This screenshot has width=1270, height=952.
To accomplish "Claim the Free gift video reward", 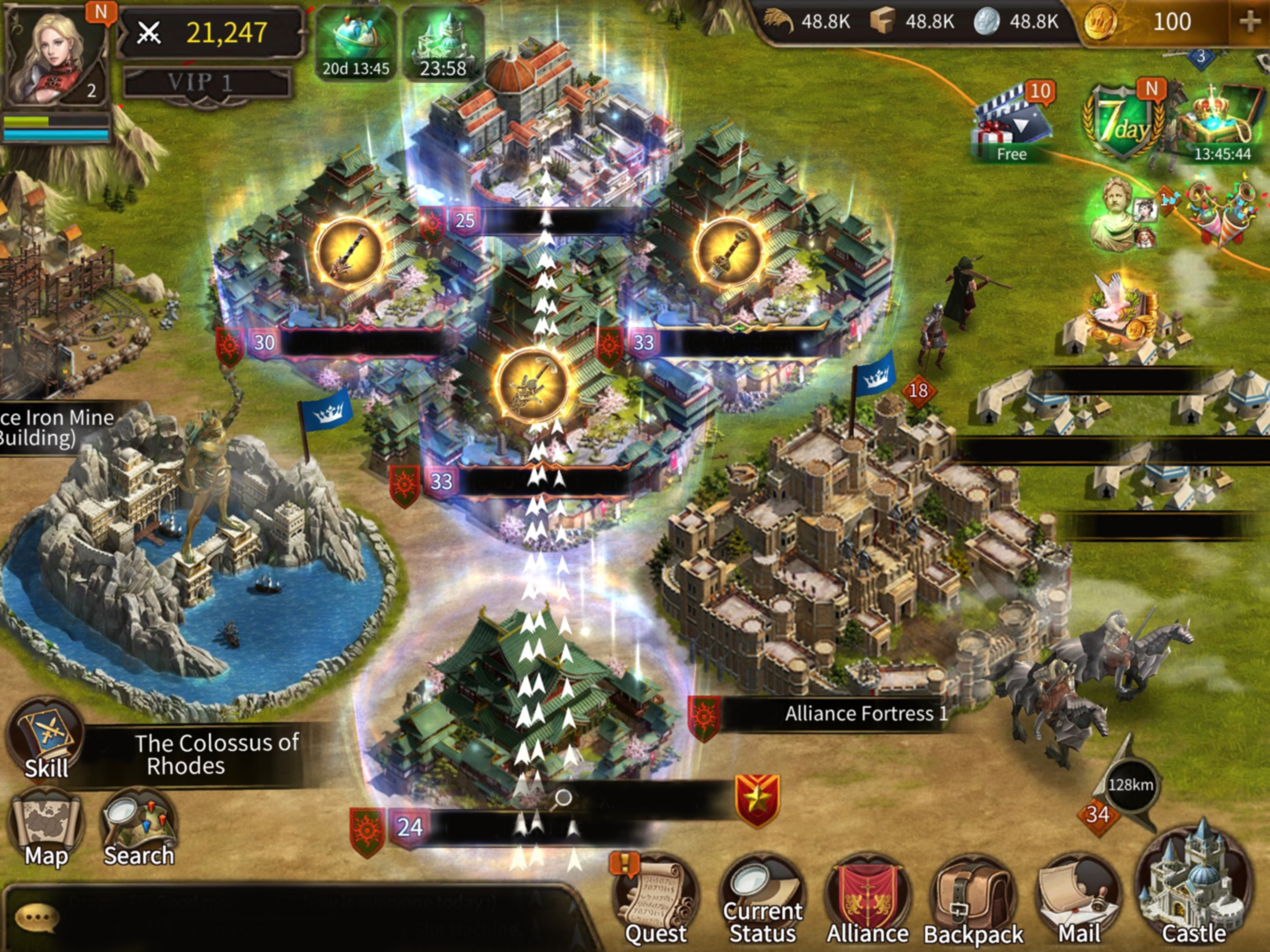I will [1012, 124].
